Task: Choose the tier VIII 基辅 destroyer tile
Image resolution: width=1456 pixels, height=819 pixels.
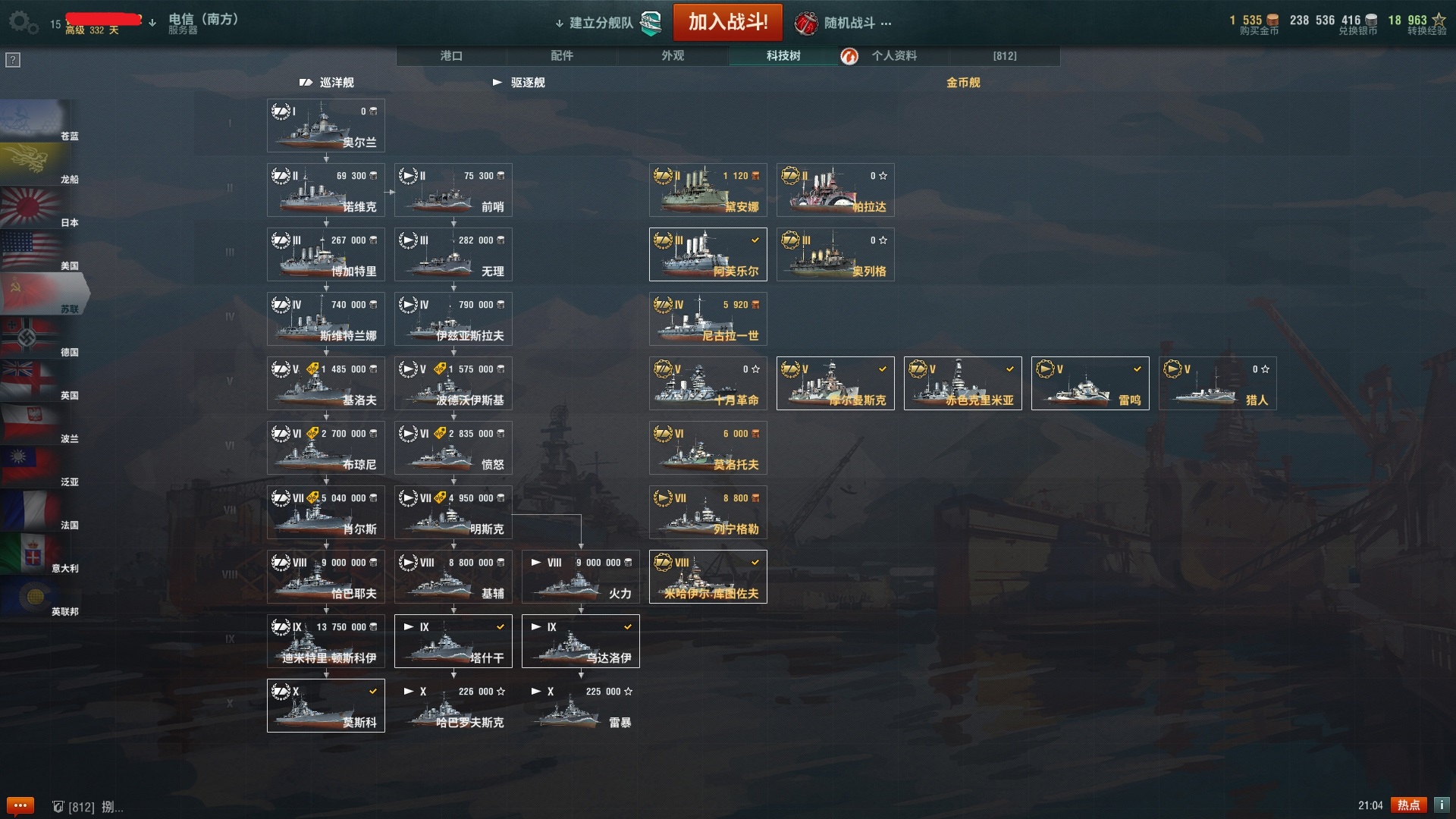Action: 453,577
